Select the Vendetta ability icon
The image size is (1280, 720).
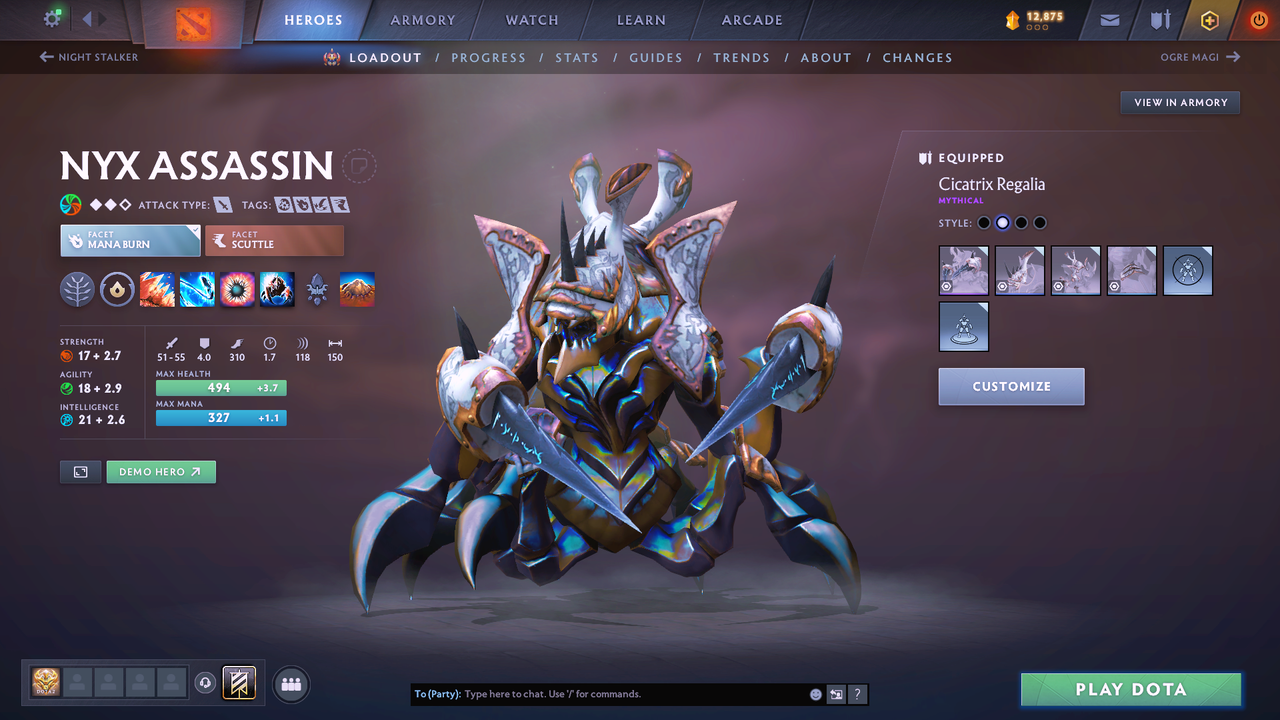pyautogui.click(x=277, y=289)
